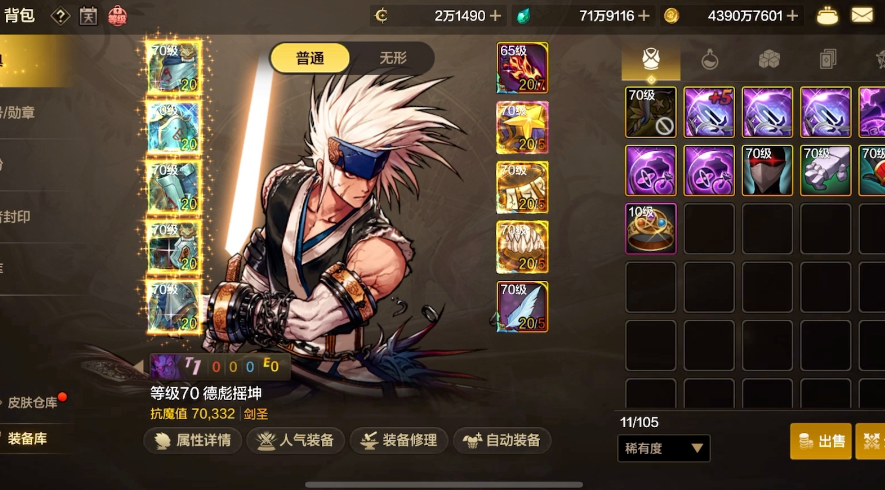This screenshot has height=490, width=885.
Task: Select the equipped level 65 red weapon slot
Action: click(522, 68)
